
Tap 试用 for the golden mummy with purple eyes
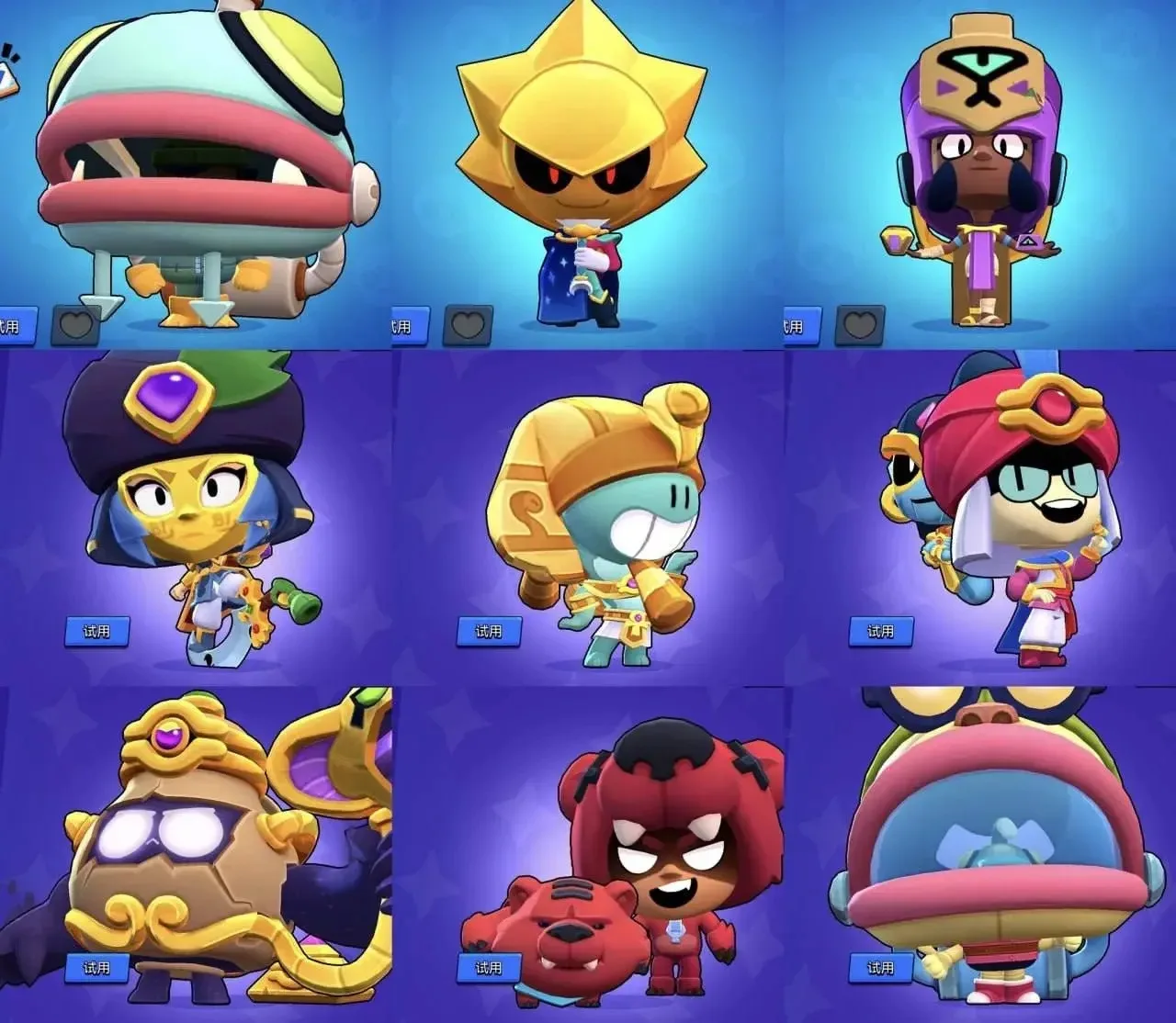tap(96, 968)
